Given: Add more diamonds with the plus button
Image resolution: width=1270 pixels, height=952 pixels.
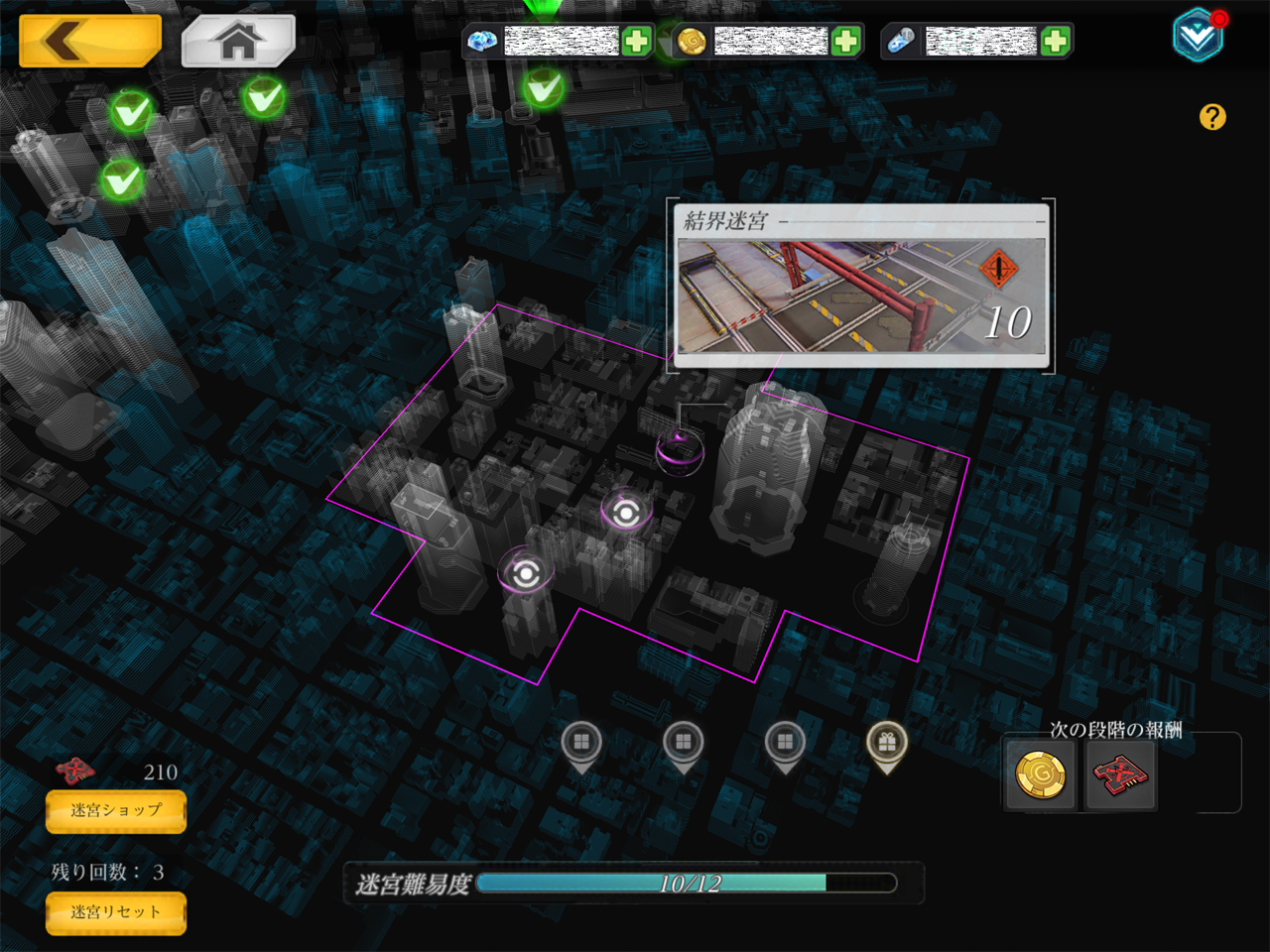Looking at the screenshot, I should click(x=636, y=41).
